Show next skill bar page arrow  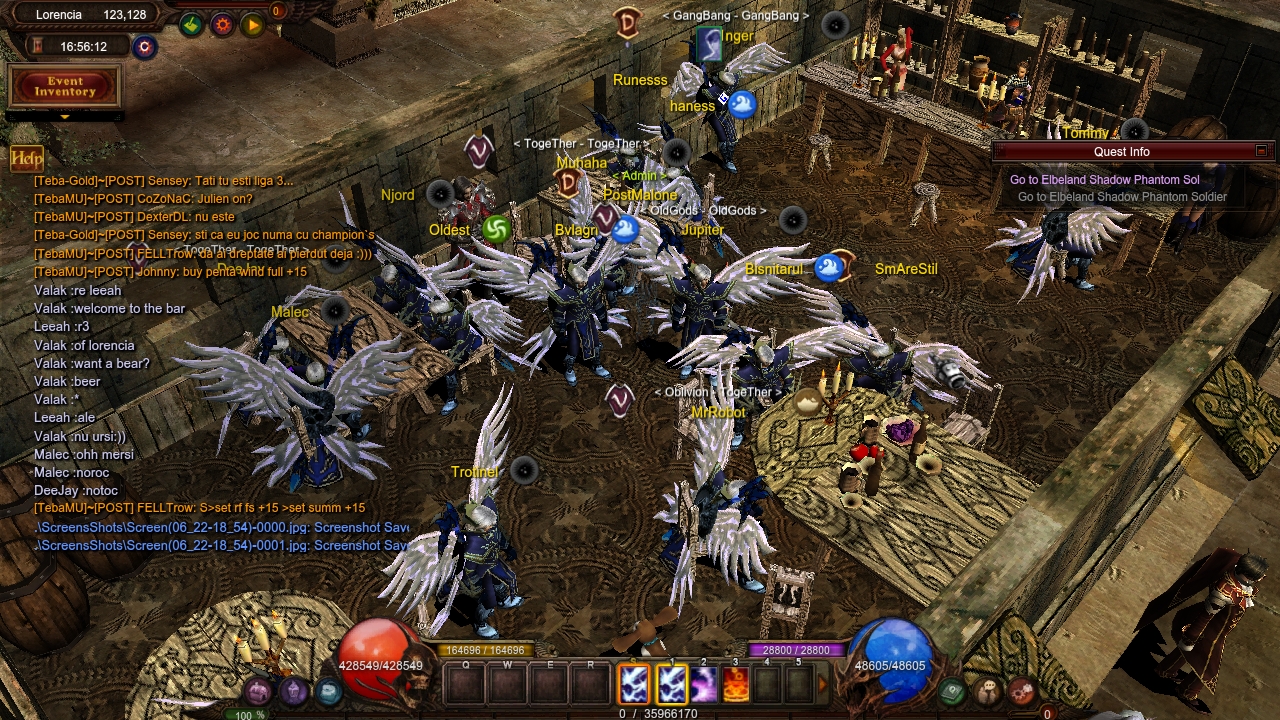[x=823, y=685]
